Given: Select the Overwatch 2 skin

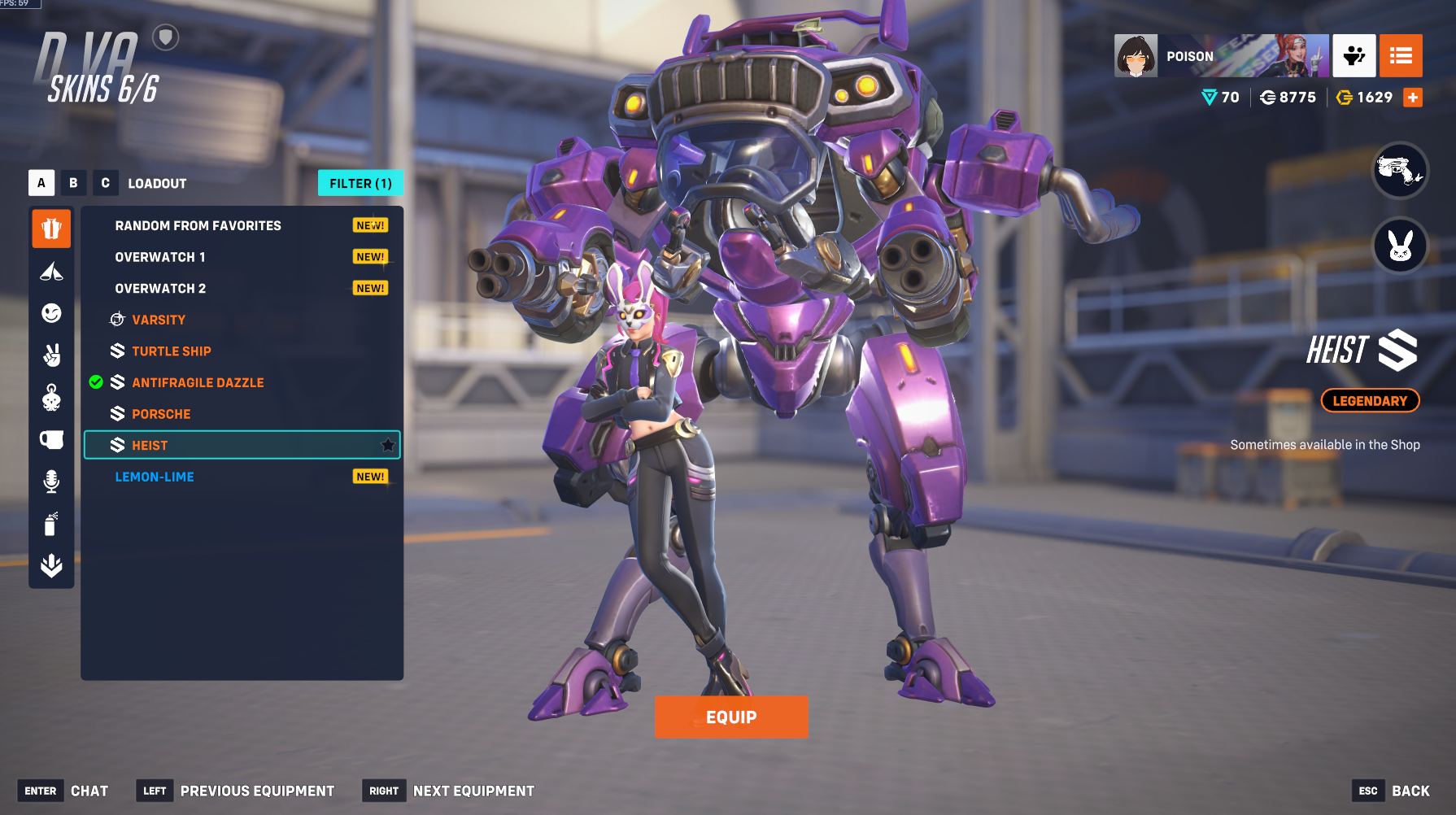Looking at the screenshot, I should [x=160, y=289].
